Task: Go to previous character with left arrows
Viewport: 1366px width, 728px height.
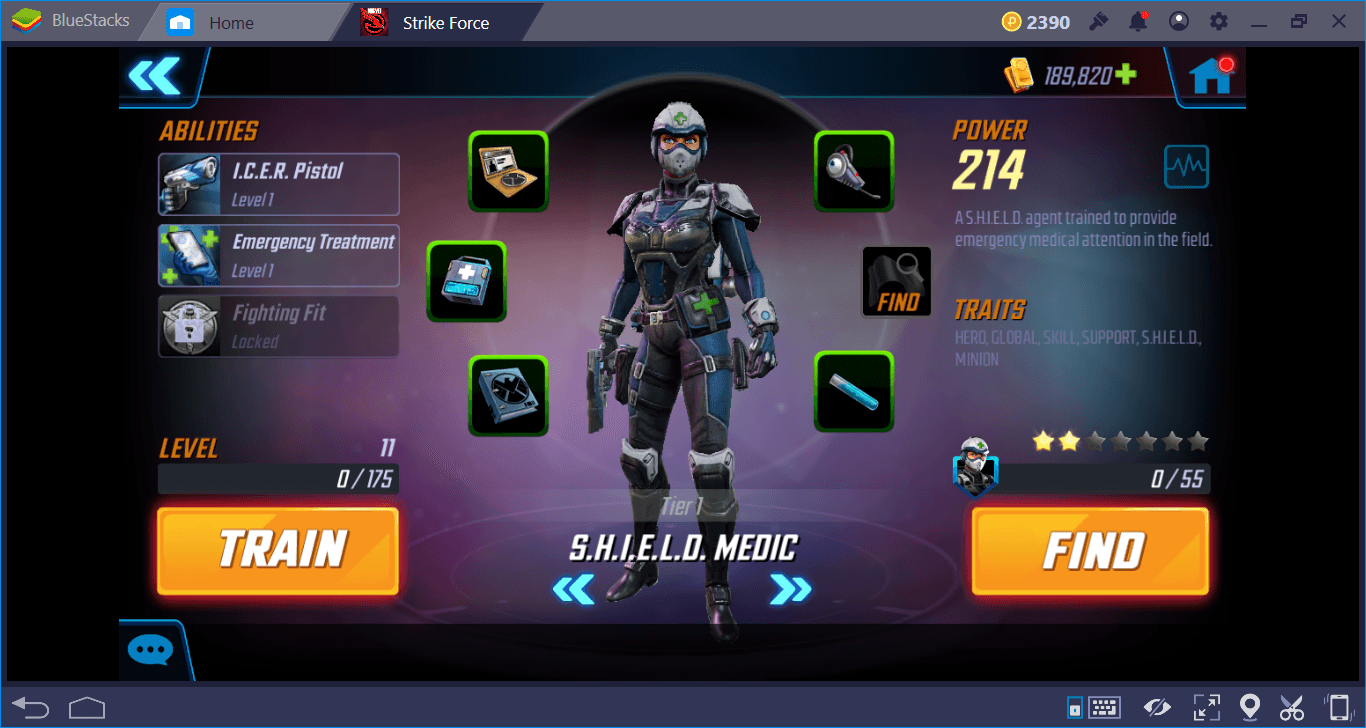Action: tap(573, 591)
